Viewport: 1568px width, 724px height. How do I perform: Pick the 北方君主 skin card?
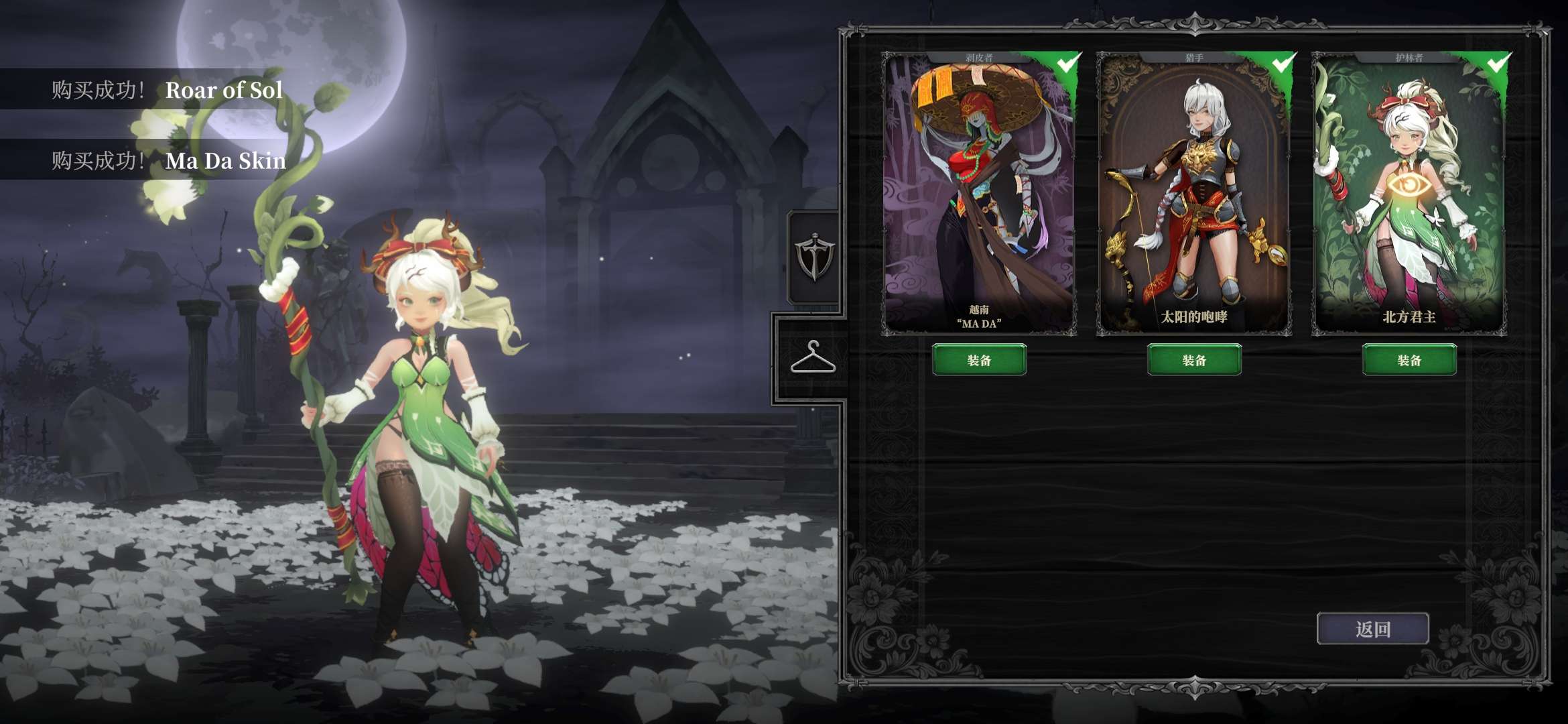click(1409, 193)
